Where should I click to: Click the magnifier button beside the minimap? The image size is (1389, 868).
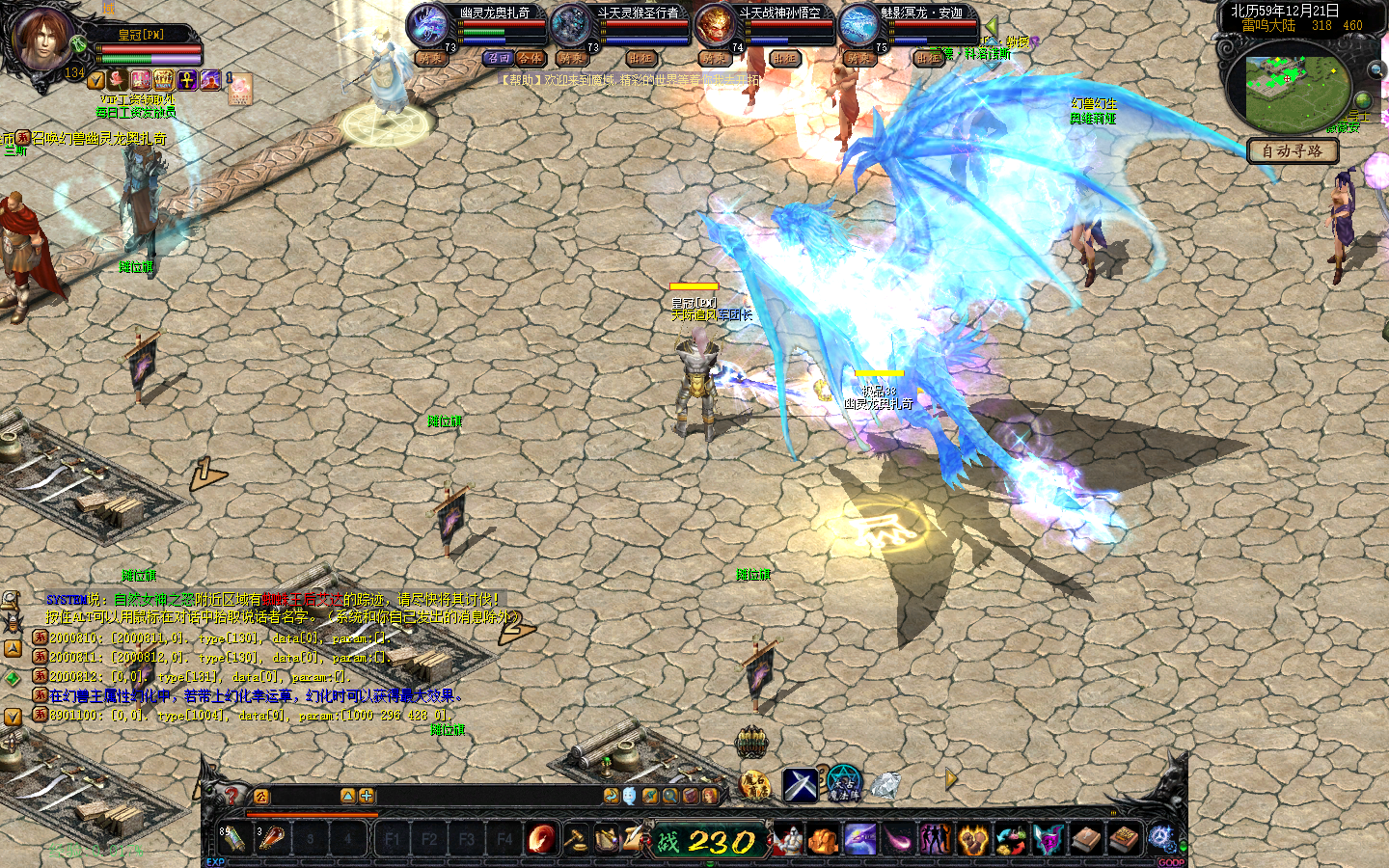(1375, 70)
